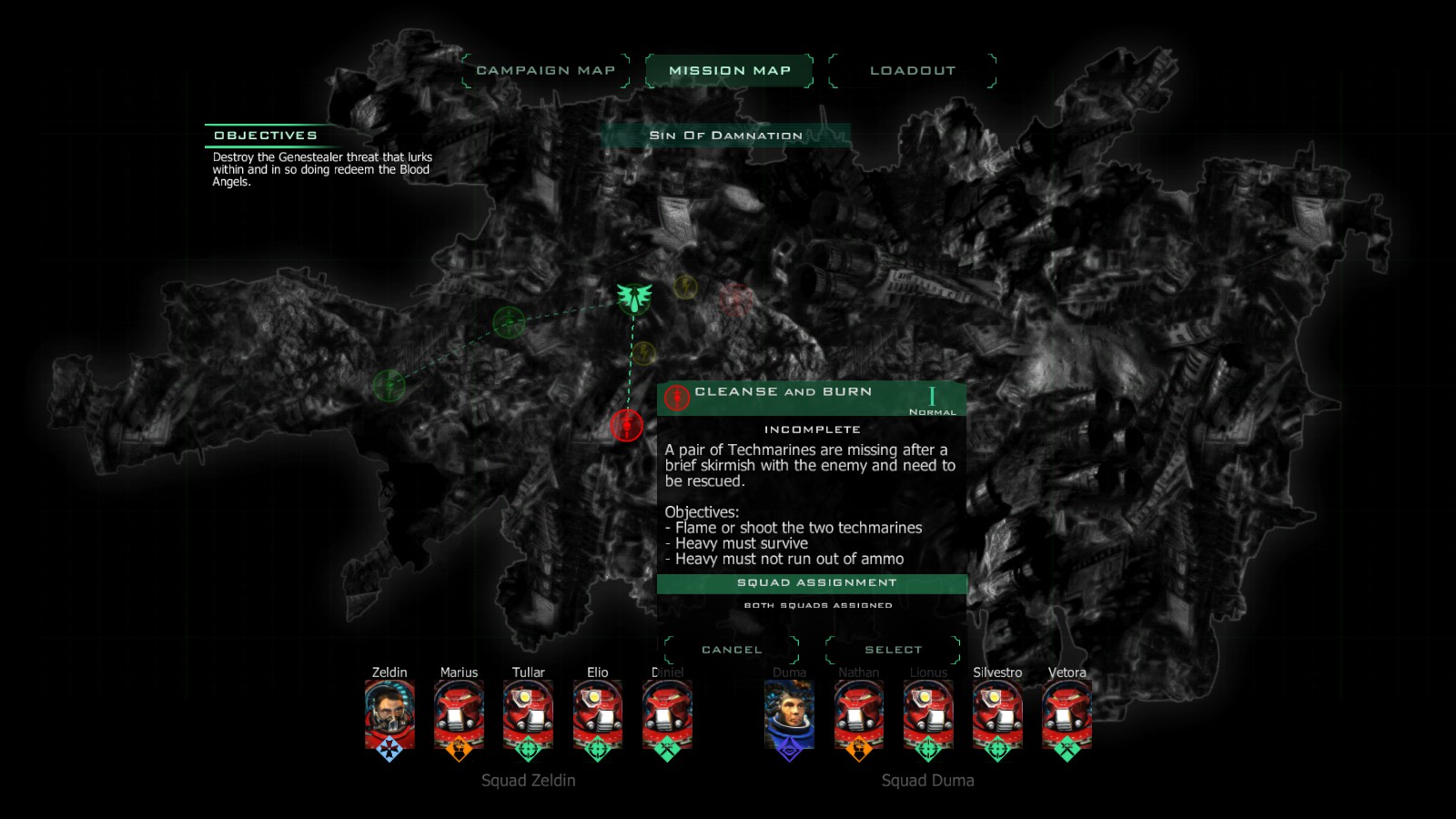Click the red skull icon in the Cleanse and Burn header
This screenshot has width=1456, height=819.
[x=676, y=397]
